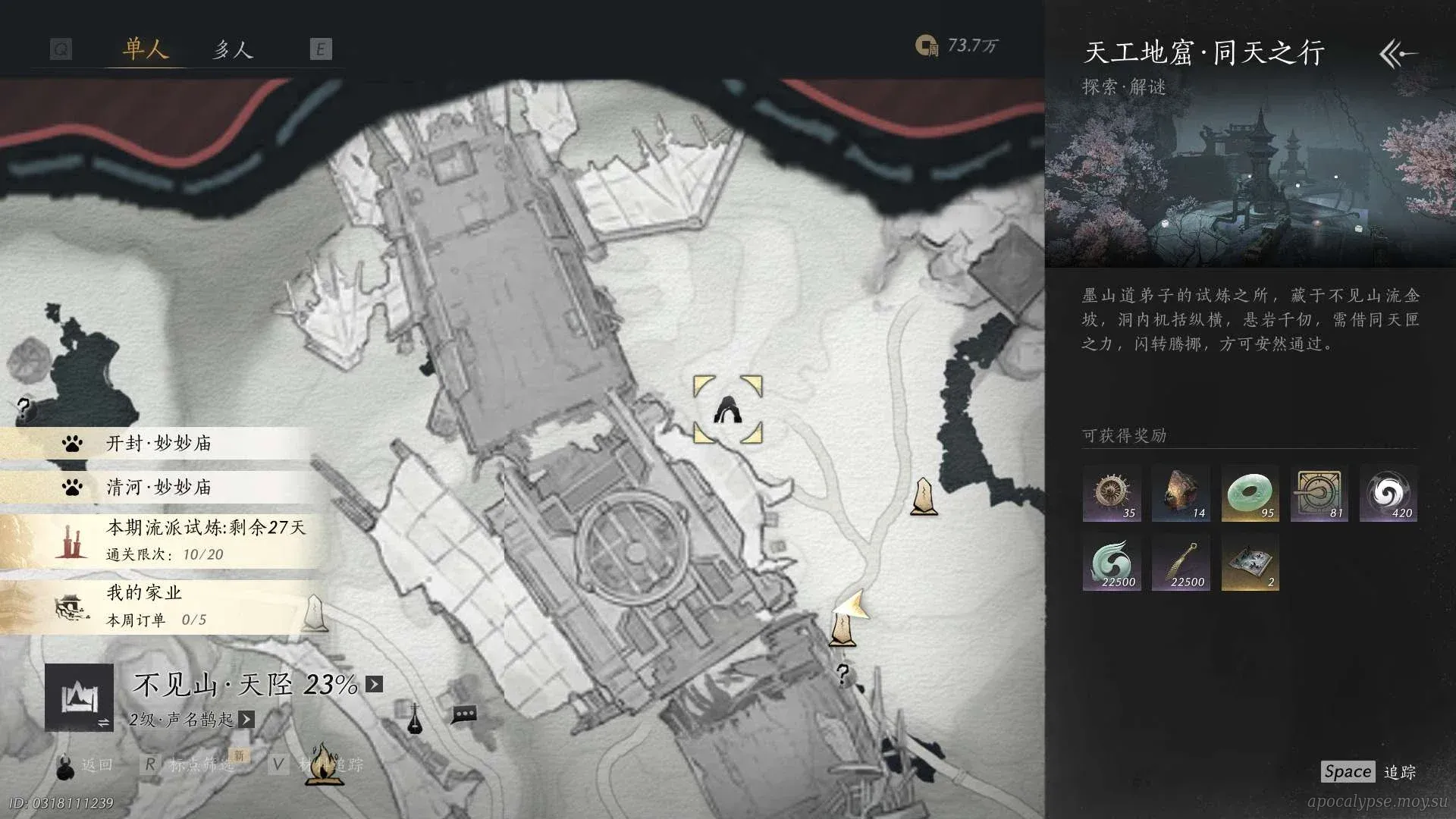The image size is (1456, 819).
Task: Switch region using the map icon button
Action: click(79, 698)
